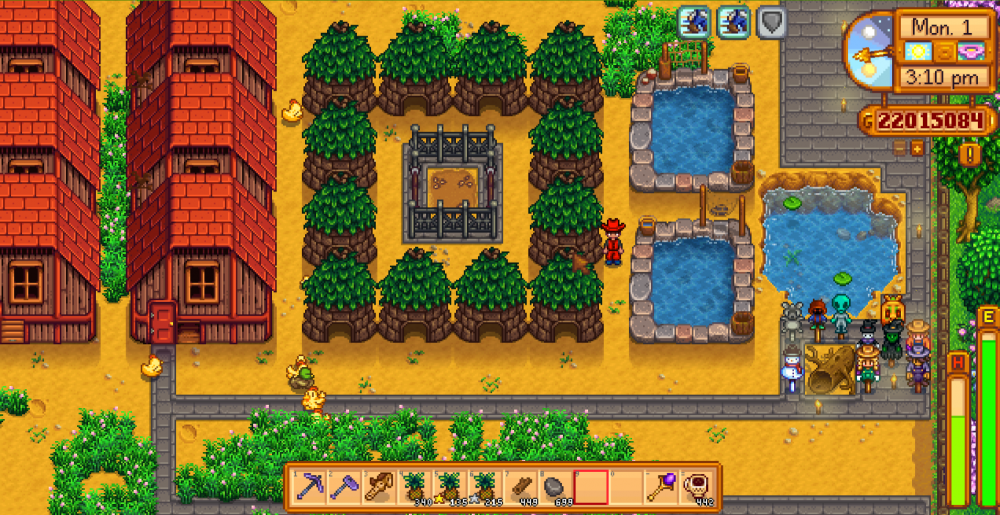This screenshot has width=1000, height=515.
Task: Zoom in with the plus button
Action: point(917,148)
